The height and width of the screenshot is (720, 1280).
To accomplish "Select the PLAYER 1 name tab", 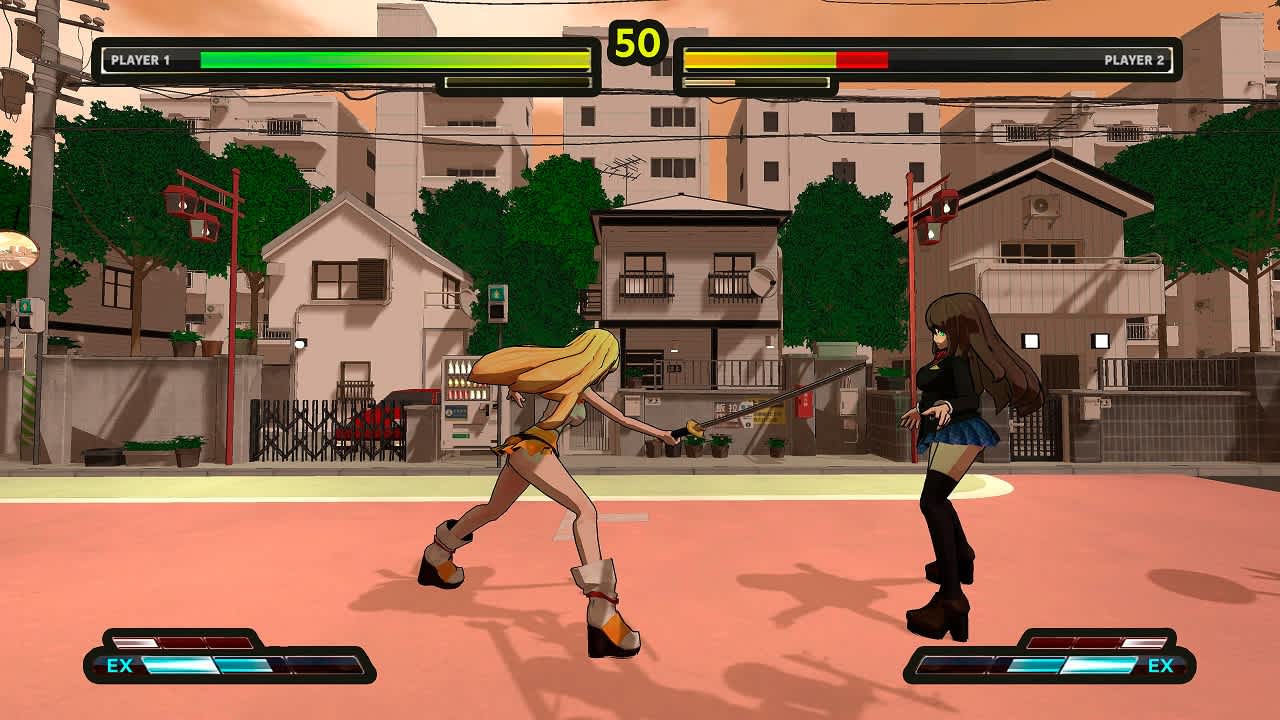I will click(140, 58).
